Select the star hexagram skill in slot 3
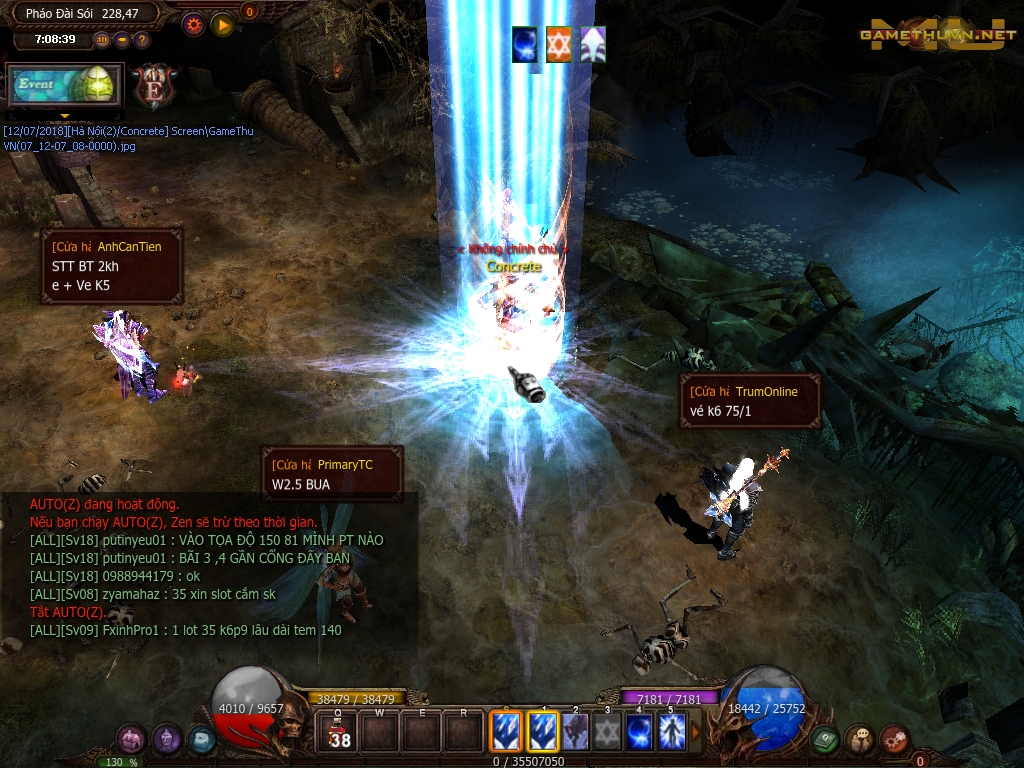 [607, 732]
